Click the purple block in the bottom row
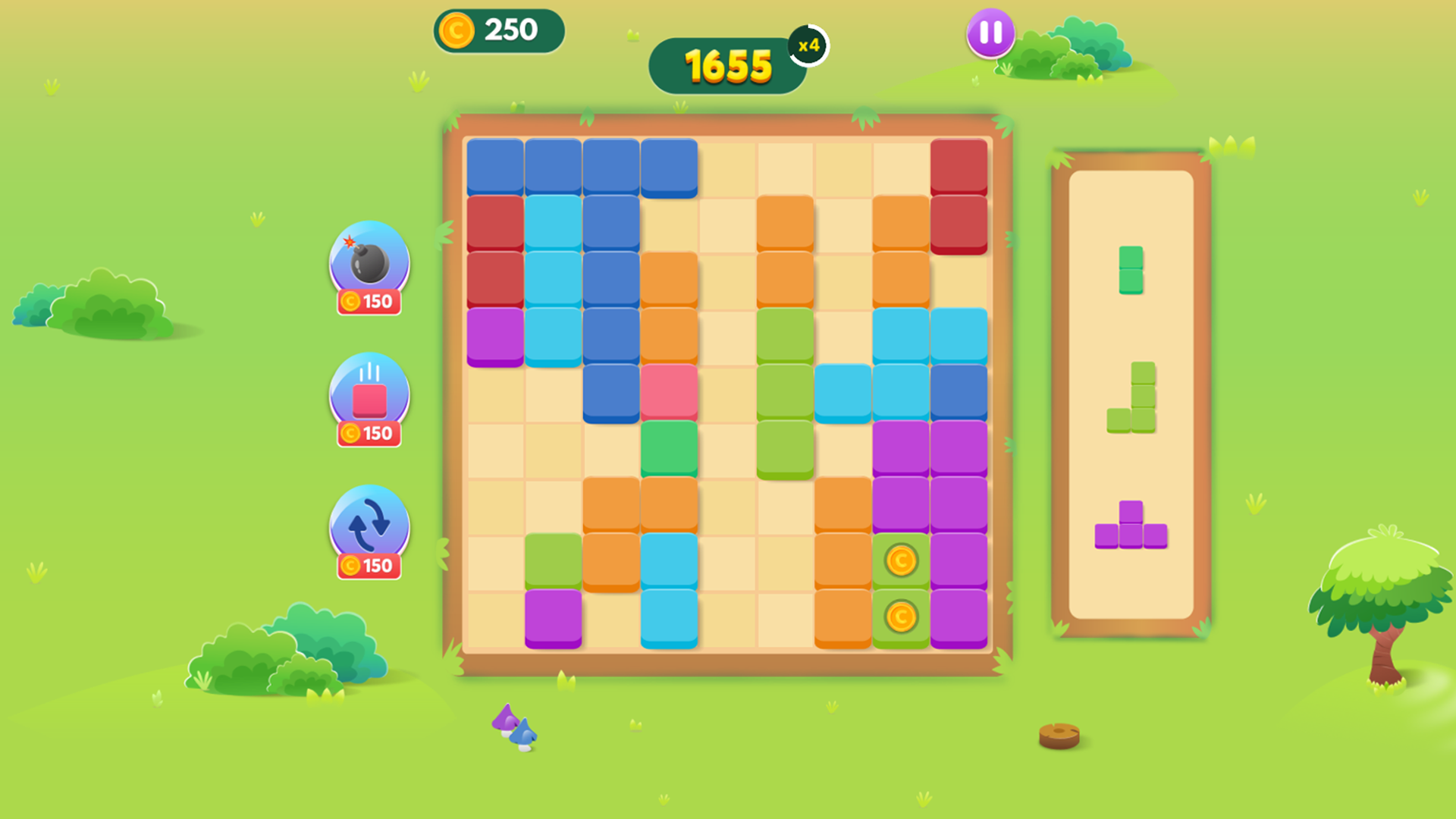Image resolution: width=1456 pixels, height=819 pixels. [552, 618]
